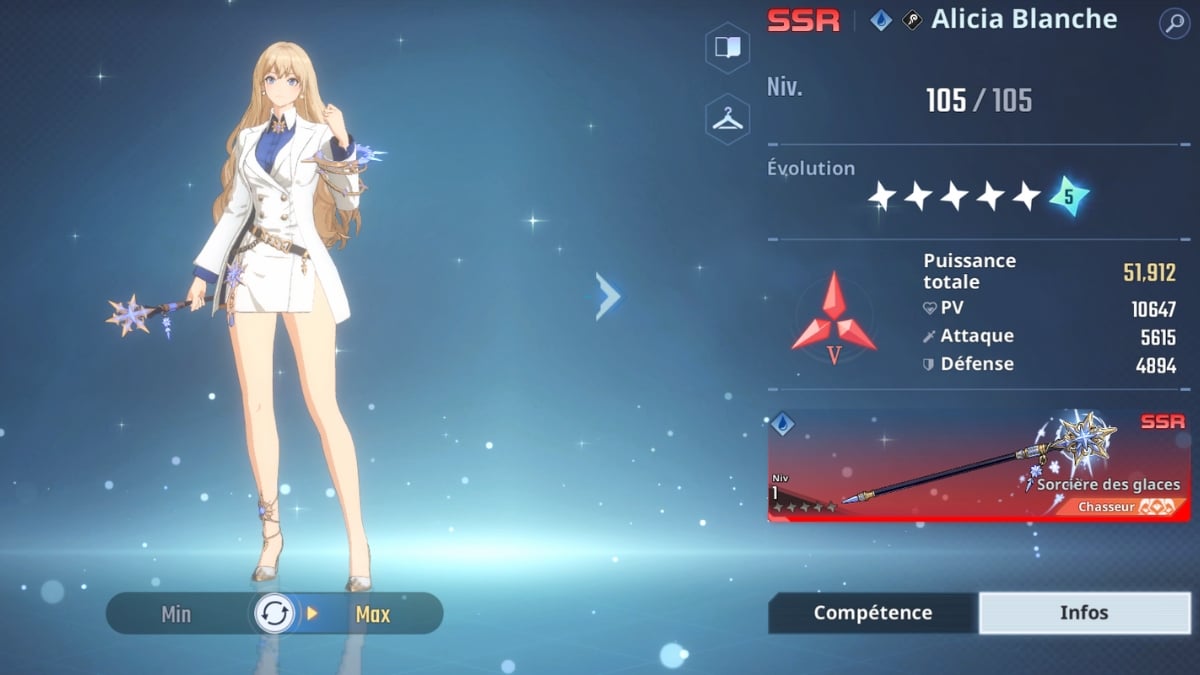Toggle the Min/Max swap button
The width and height of the screenshot is (1200, 675).
[x=274, y=614]
